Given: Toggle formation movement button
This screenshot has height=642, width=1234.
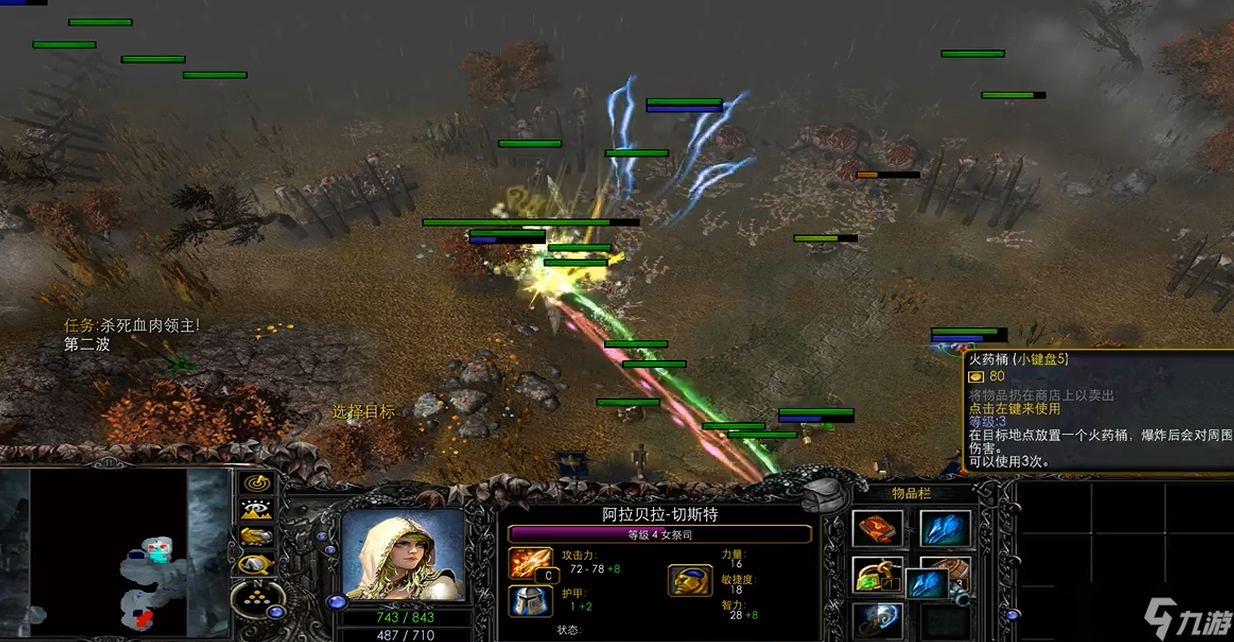Looking at the screenshot, I should point(257,600).
